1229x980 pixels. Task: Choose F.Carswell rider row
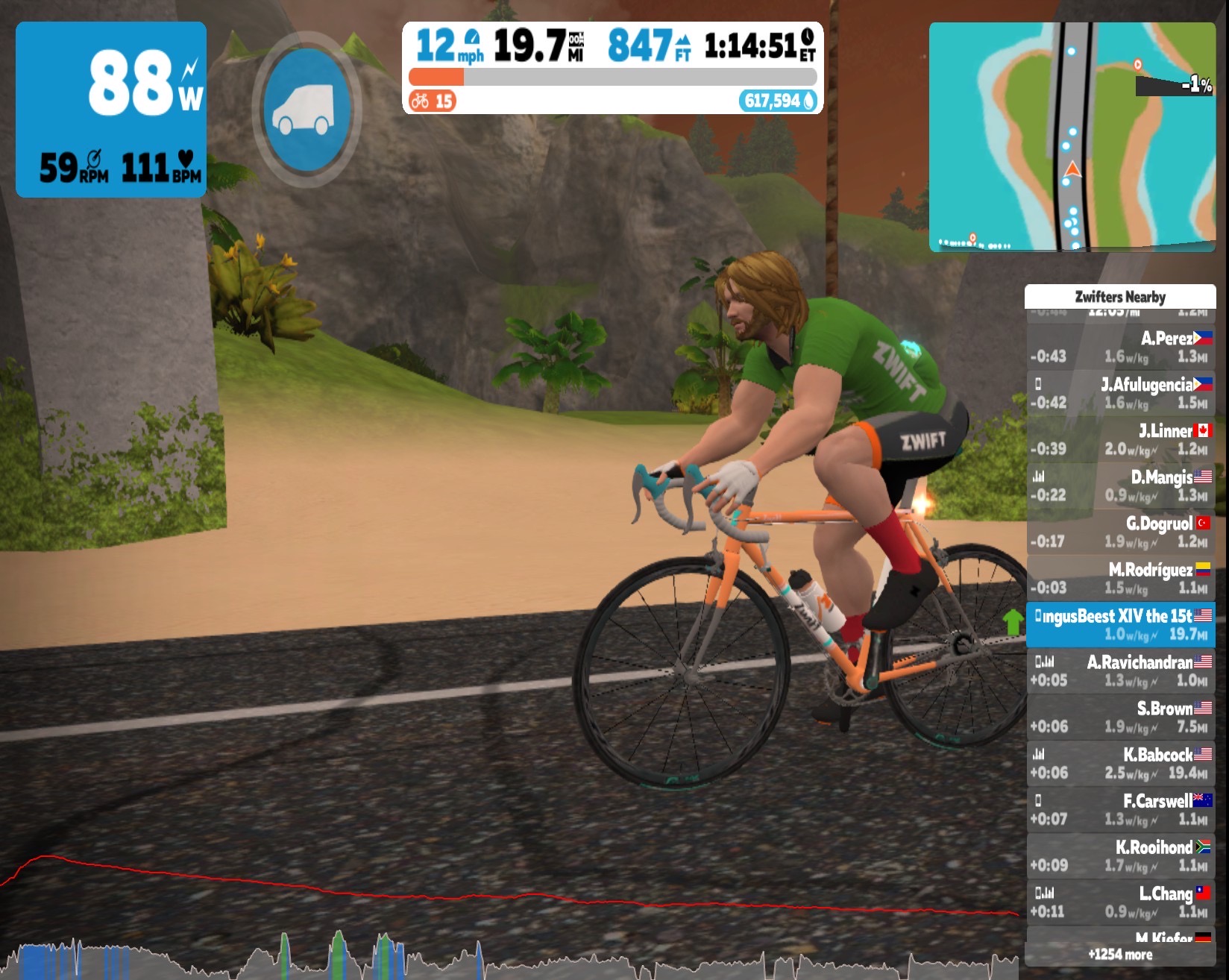point(1120,810)
